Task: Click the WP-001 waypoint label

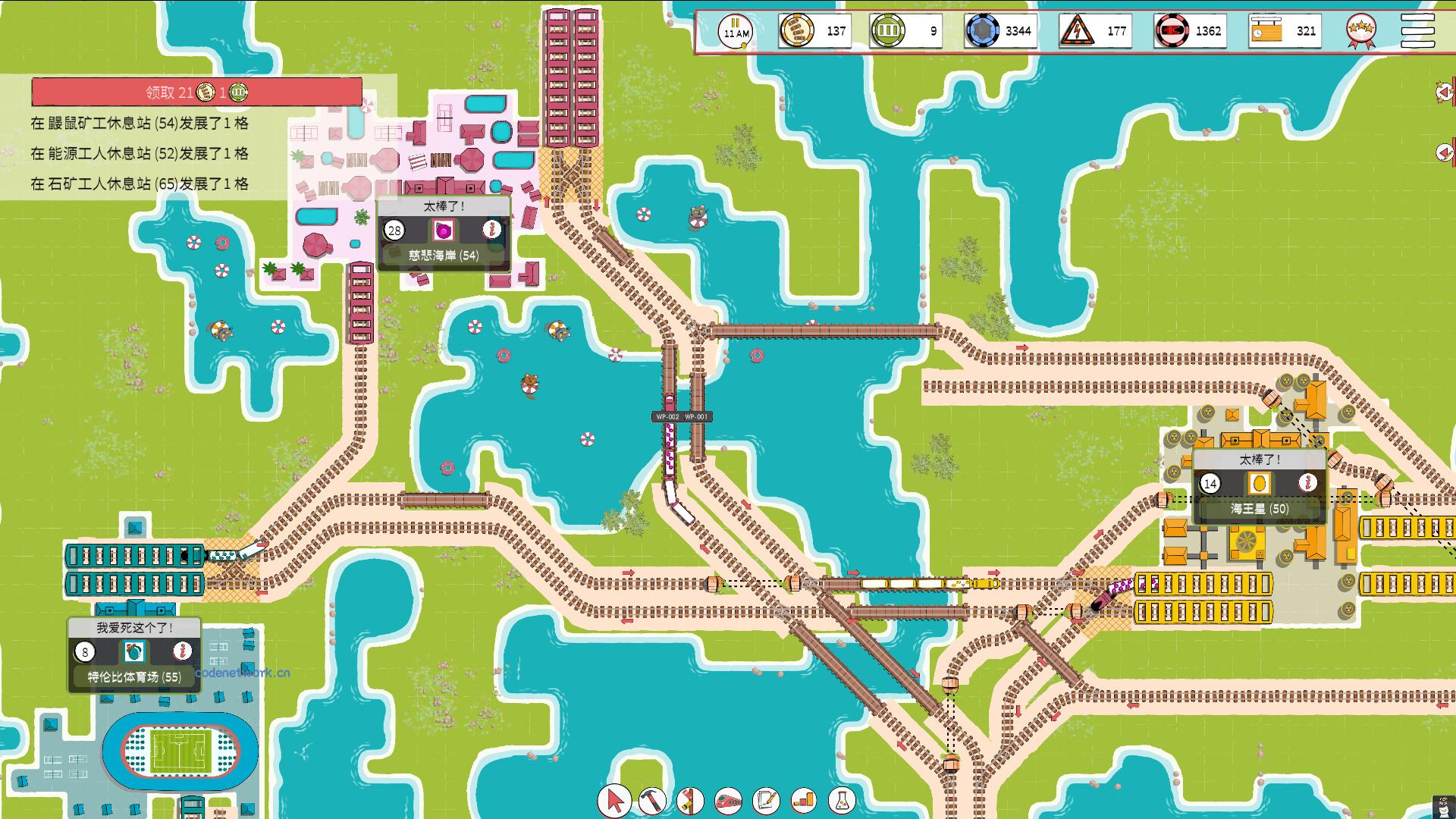Action: 695,416
